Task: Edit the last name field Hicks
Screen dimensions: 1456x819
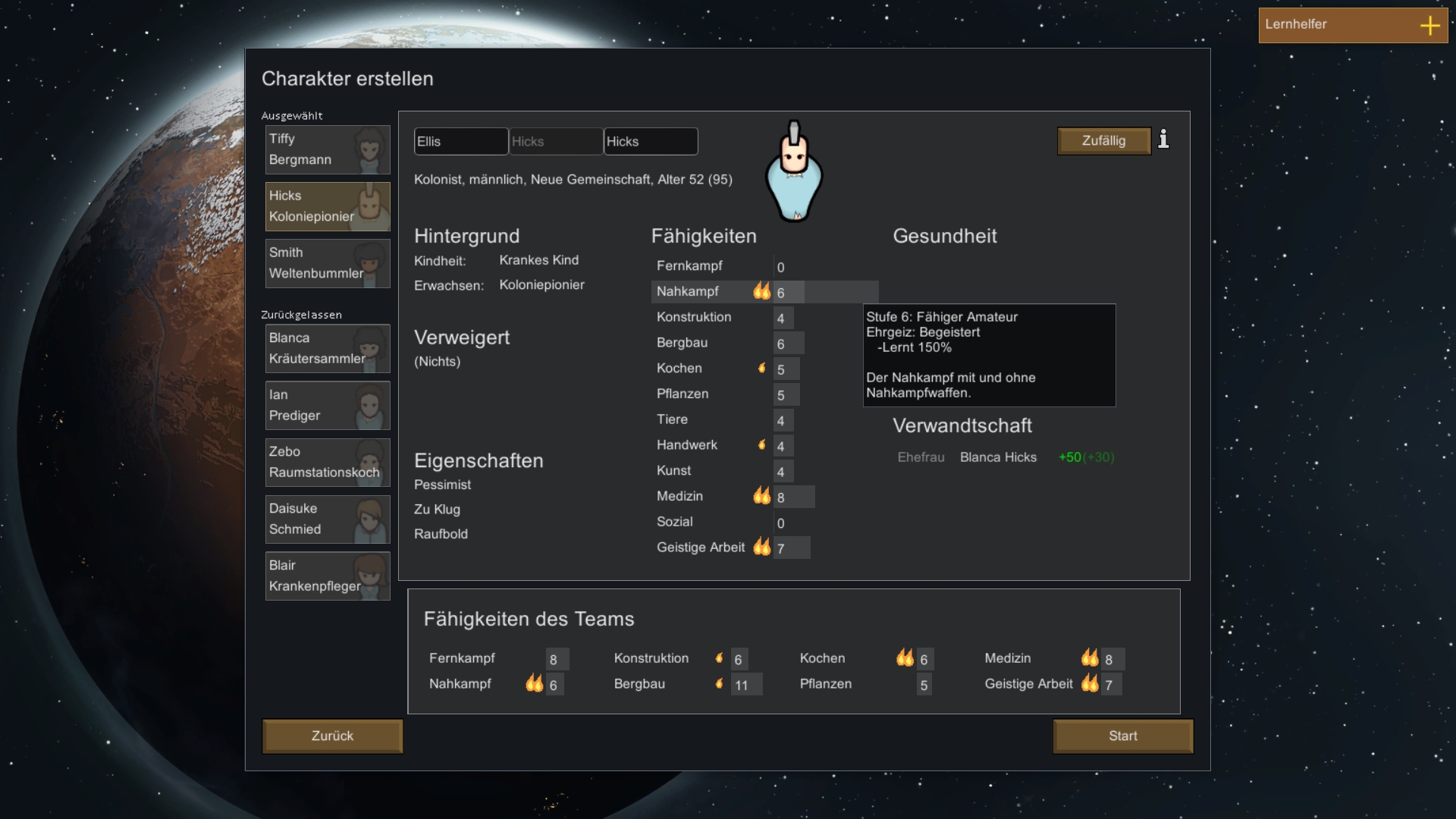Action: pos(650,142)
